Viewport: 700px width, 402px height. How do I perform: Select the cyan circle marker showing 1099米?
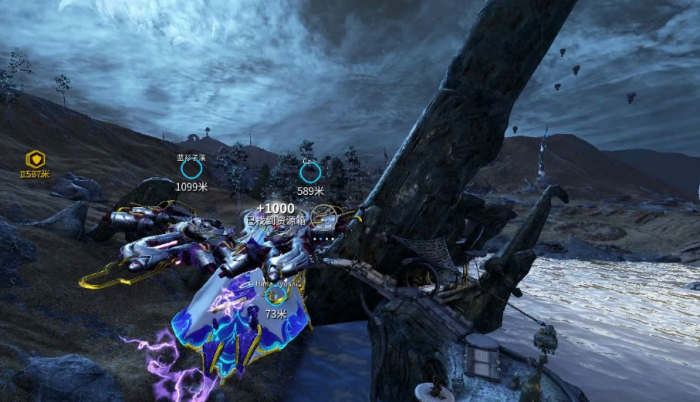coord(191,170)
